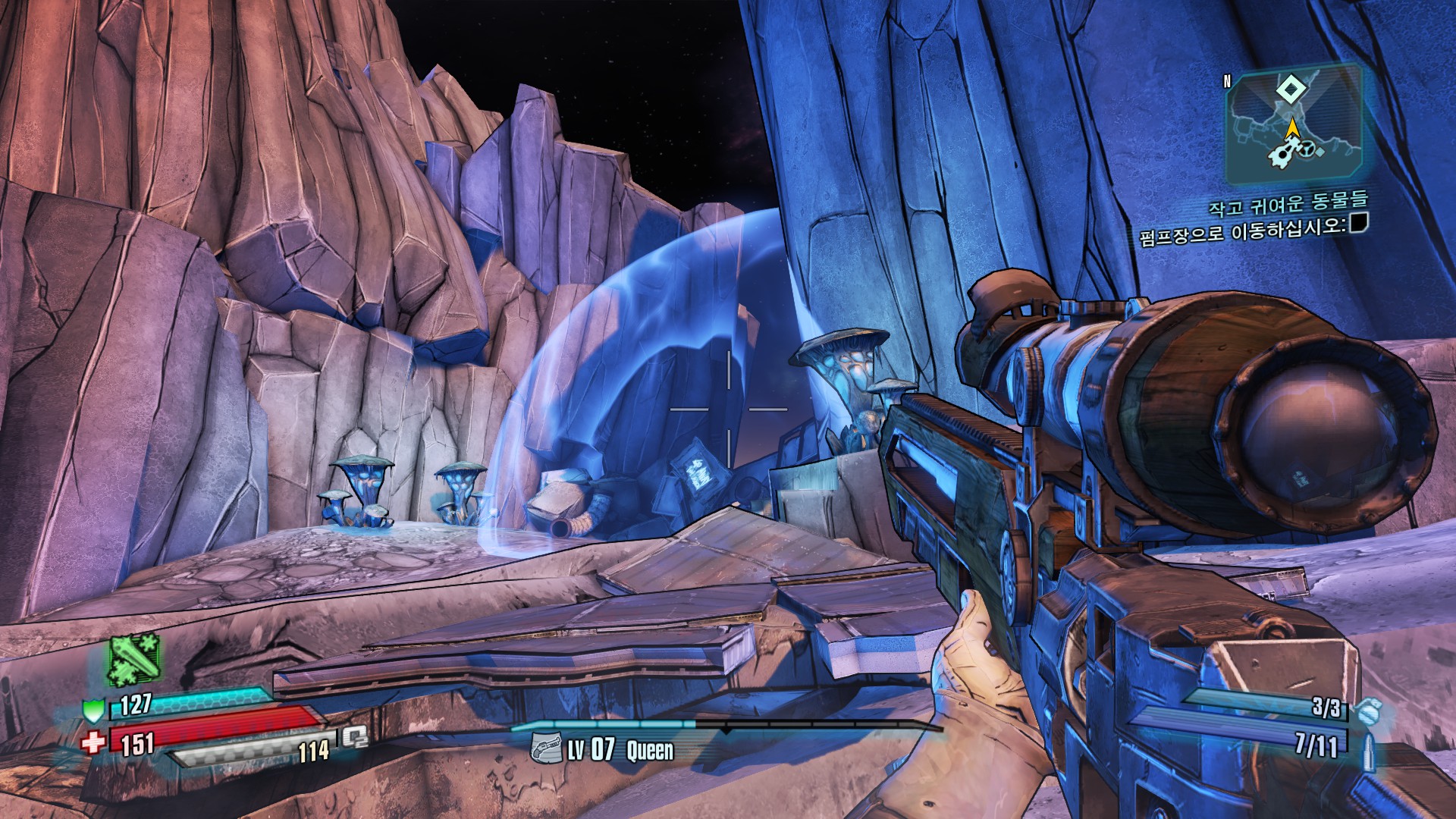Open the tracked mission title "작고 귀여운 동물들"
This screenshot has height=819, width=1456.
click(1288, 202)
